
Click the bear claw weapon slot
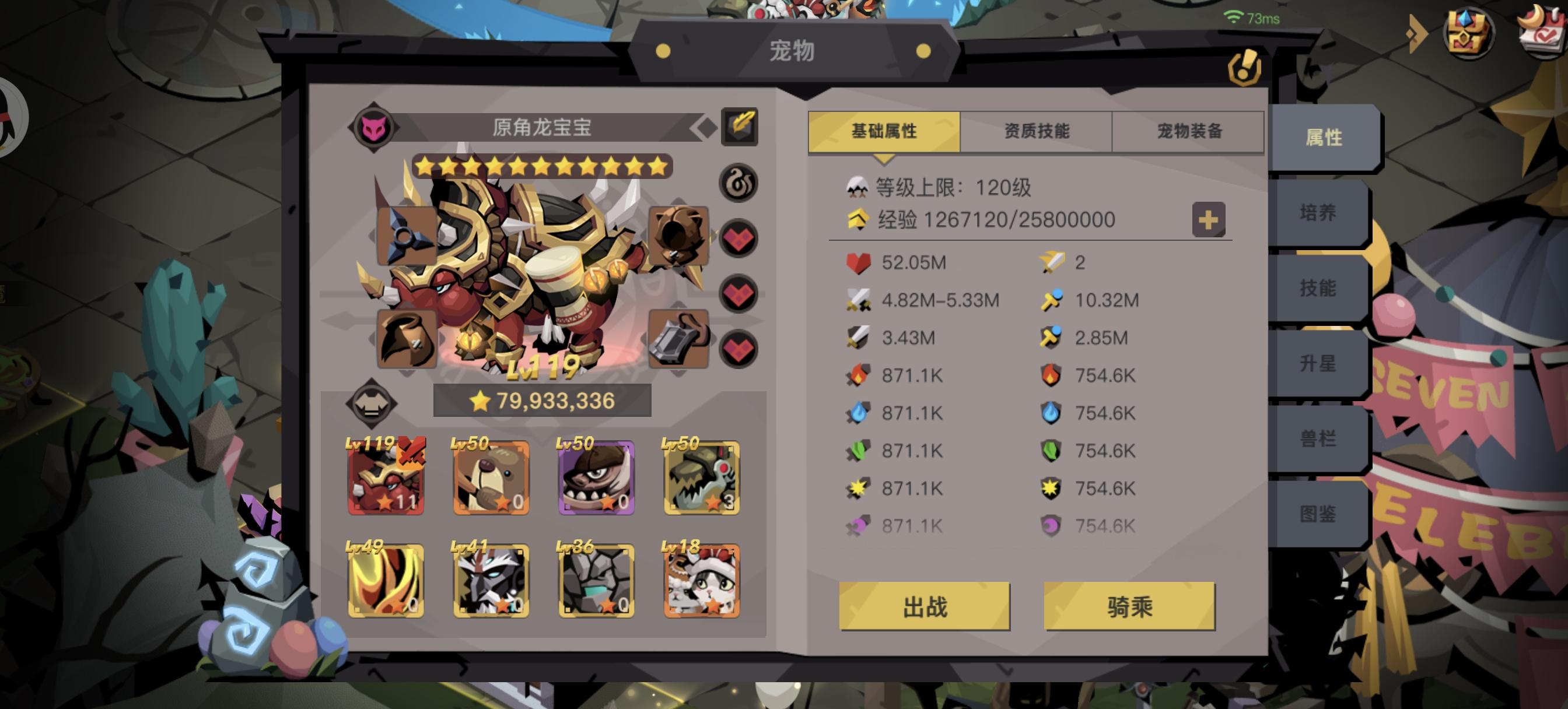[x=678, y=234]
